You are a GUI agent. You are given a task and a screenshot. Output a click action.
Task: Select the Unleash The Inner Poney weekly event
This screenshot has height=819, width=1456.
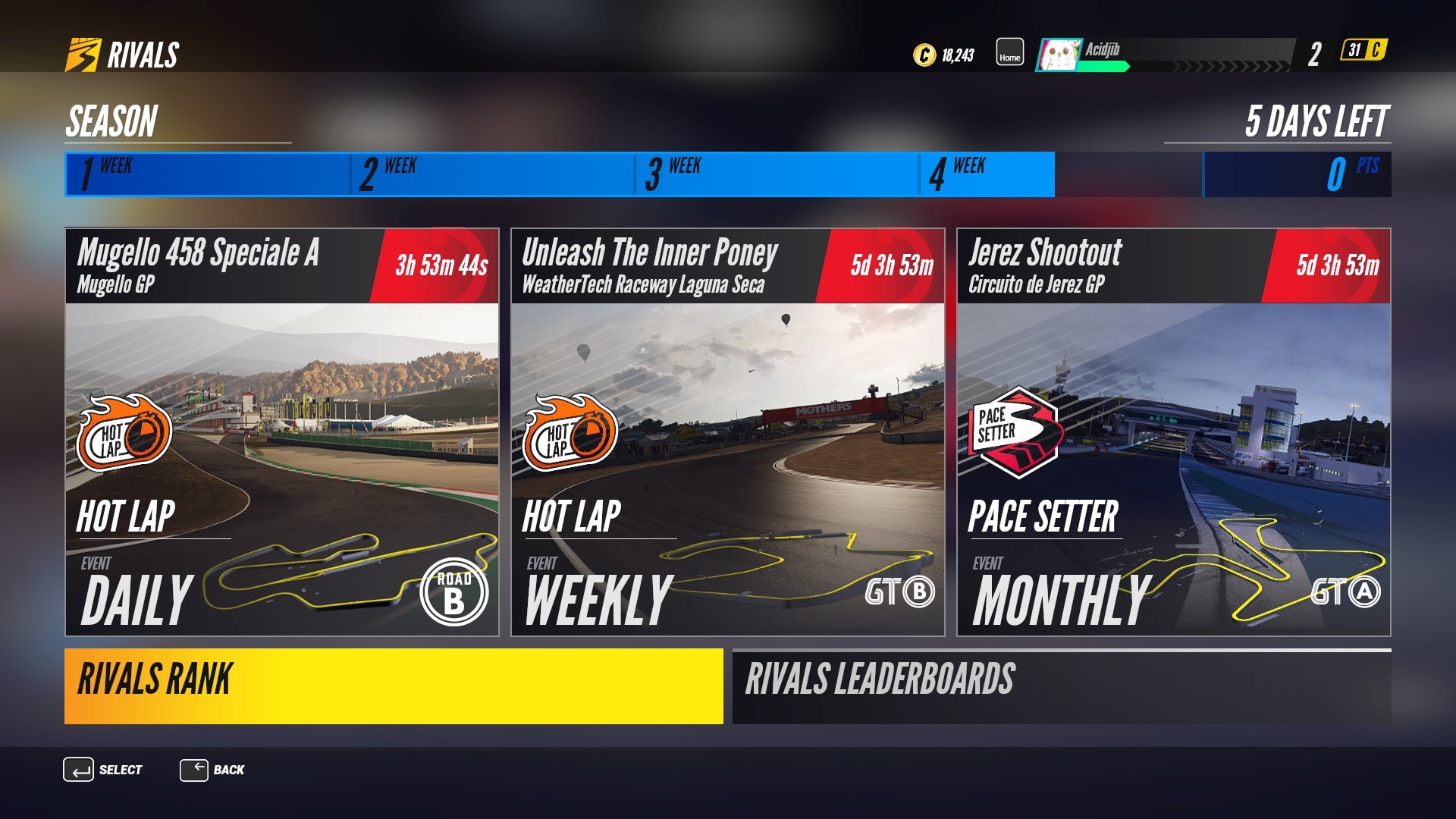(728, 432)
